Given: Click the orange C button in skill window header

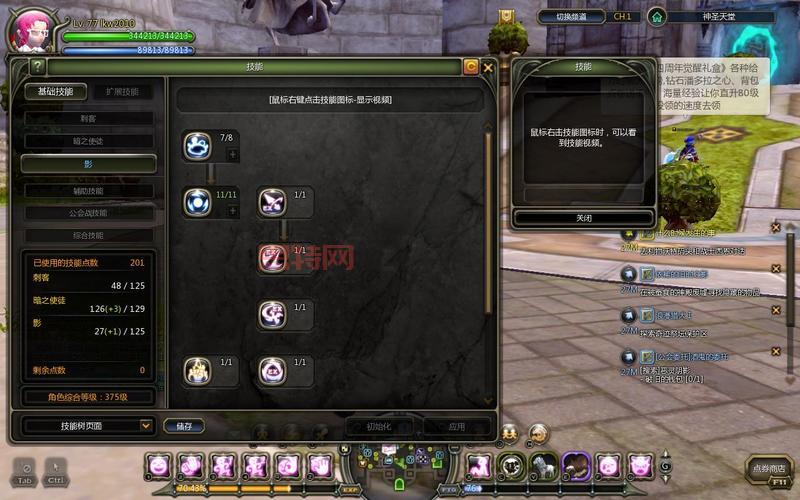Looking at the screenshot, I should 470,67.
